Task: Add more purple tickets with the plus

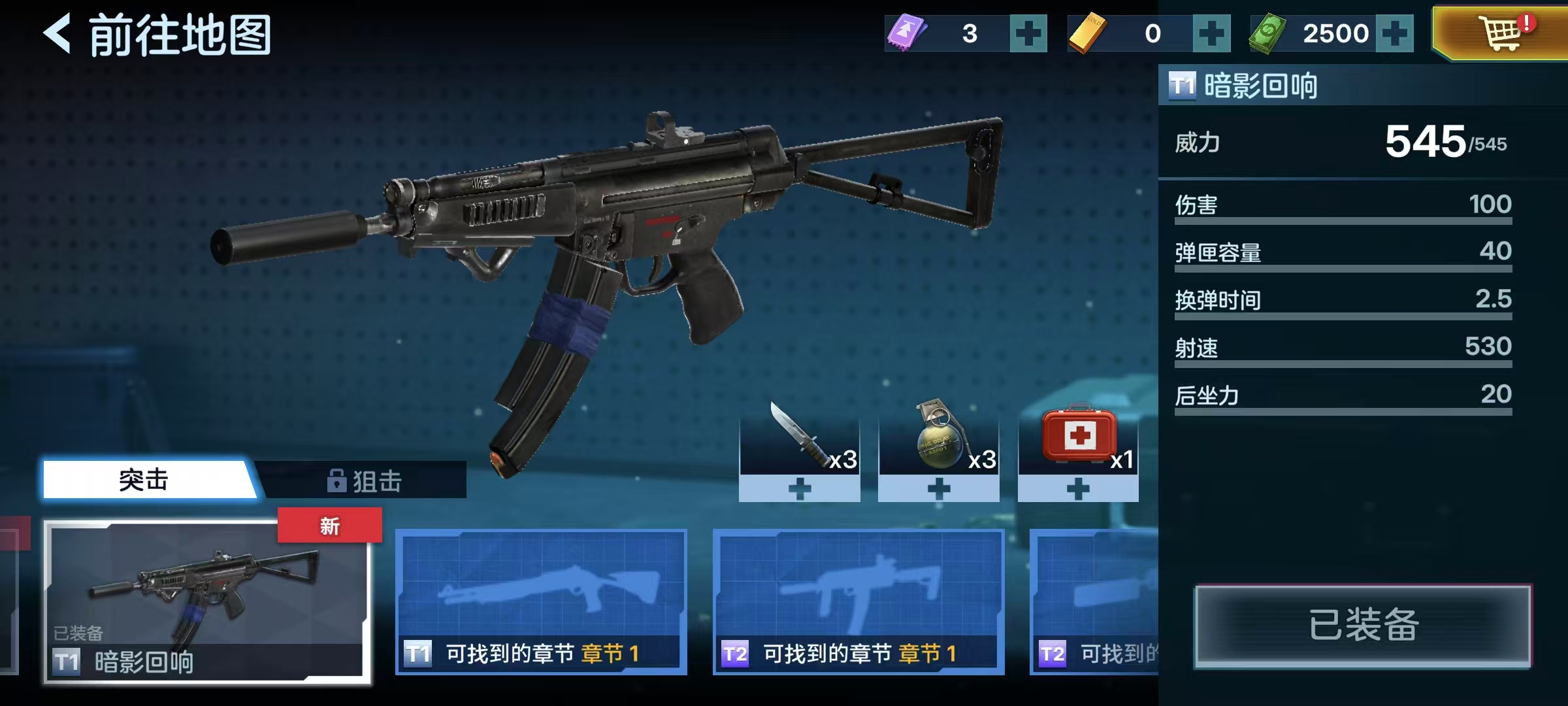Action: (x=1028, y=34)
